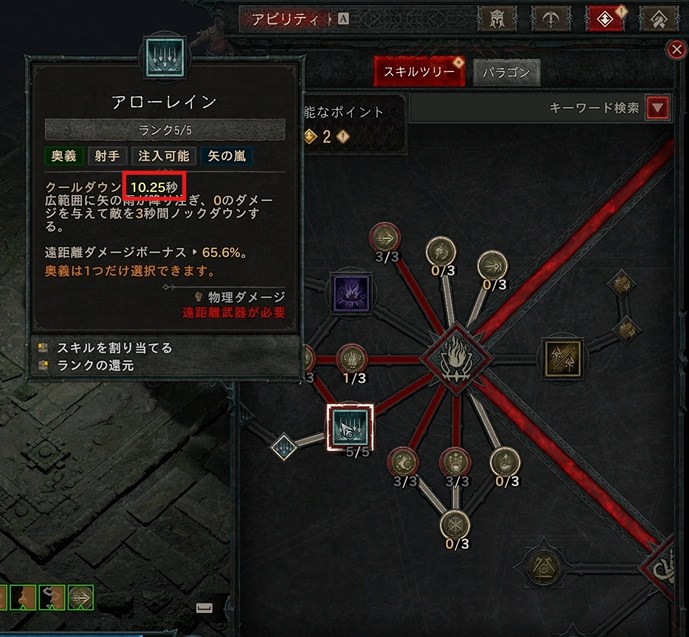Select the diamond upgrade node beside Arrow Rain
The height and width of the screenshot is (637, 689).
[x=284, y=446]
